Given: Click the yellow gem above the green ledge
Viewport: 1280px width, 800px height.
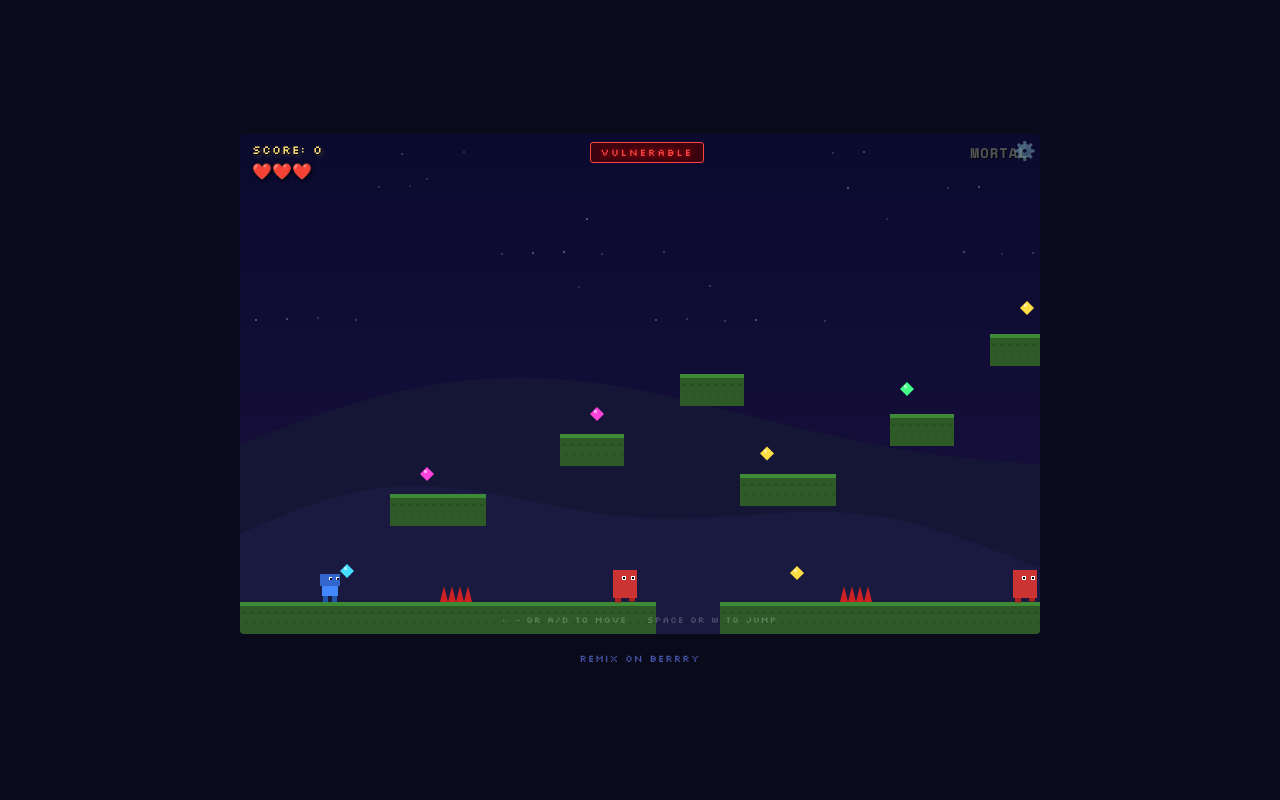Looking at the screenshot, I should [766, 453].
